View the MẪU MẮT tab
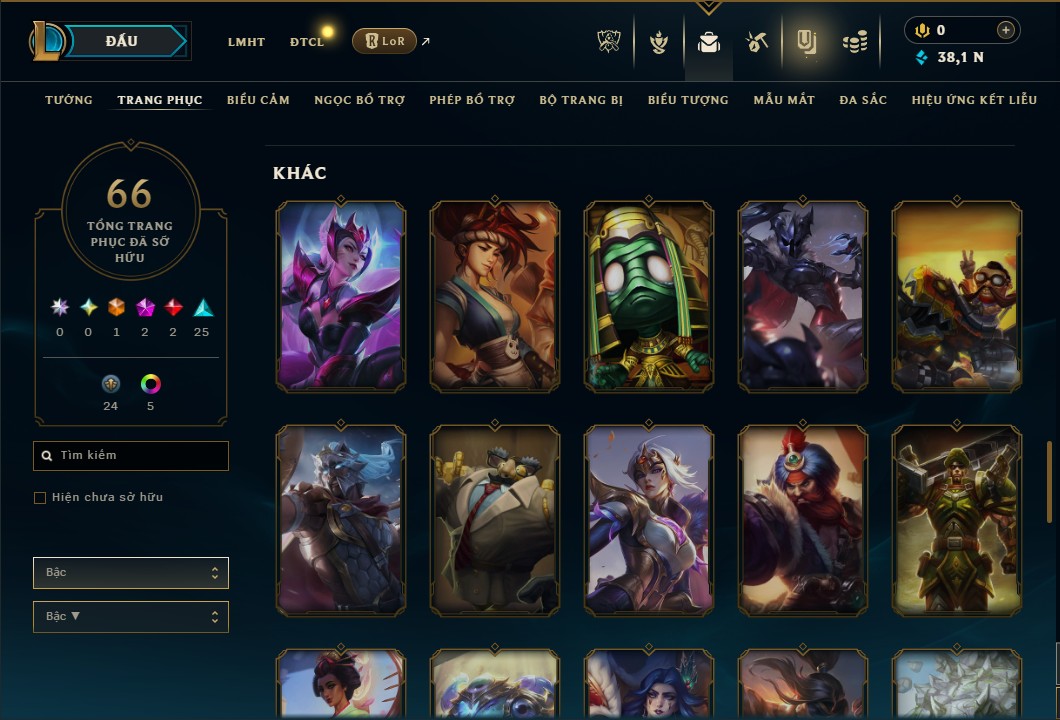1060x720 pixels. tap(784, 100)
